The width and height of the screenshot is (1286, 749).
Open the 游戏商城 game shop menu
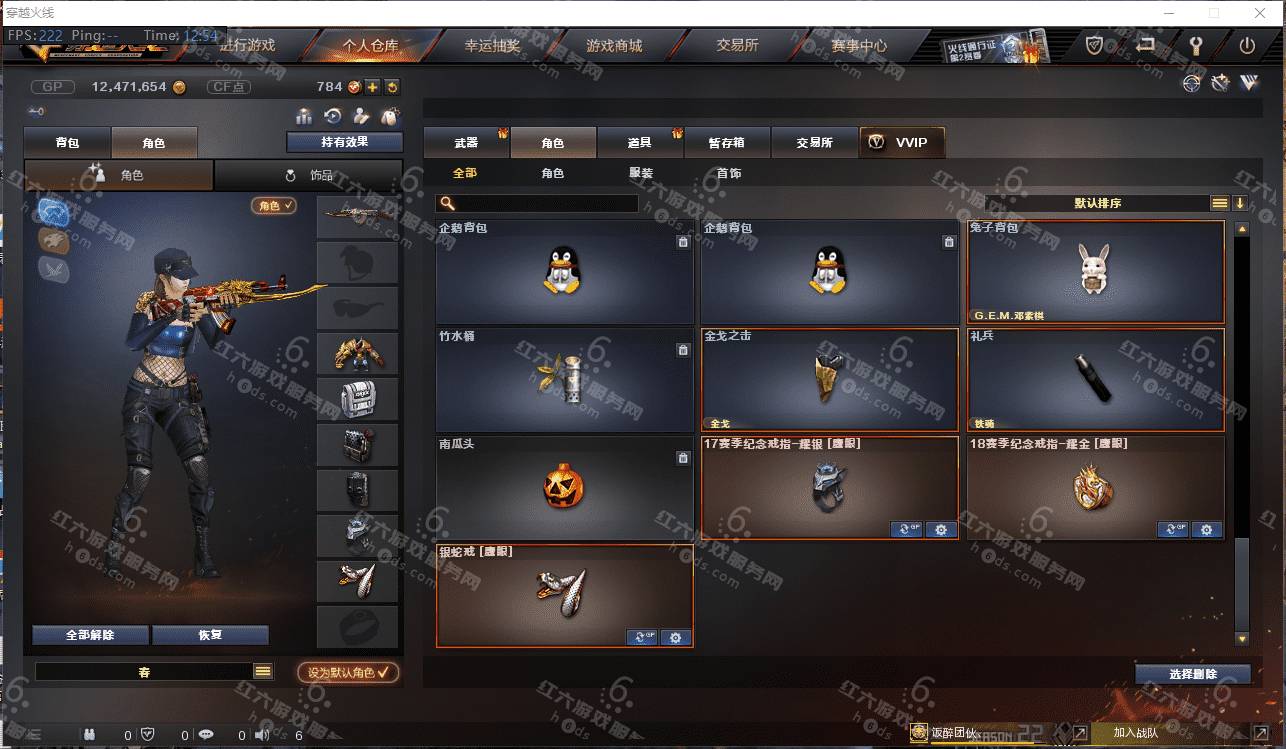[614, 46]
